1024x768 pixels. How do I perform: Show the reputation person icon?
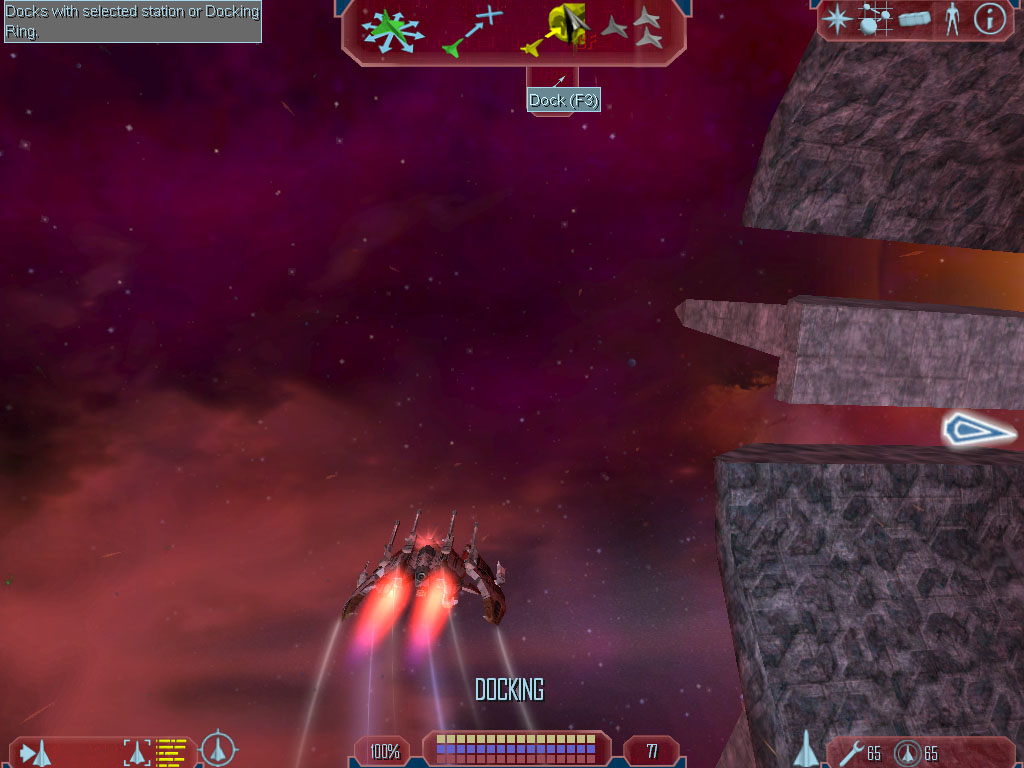point(952,19)
